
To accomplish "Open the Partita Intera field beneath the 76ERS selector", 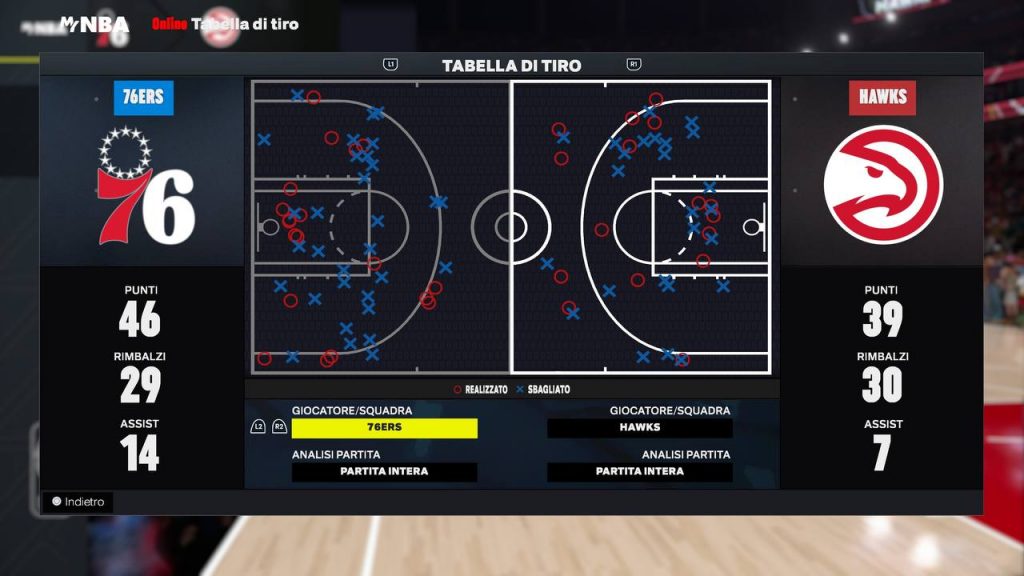I will click(x=384, y=472).
